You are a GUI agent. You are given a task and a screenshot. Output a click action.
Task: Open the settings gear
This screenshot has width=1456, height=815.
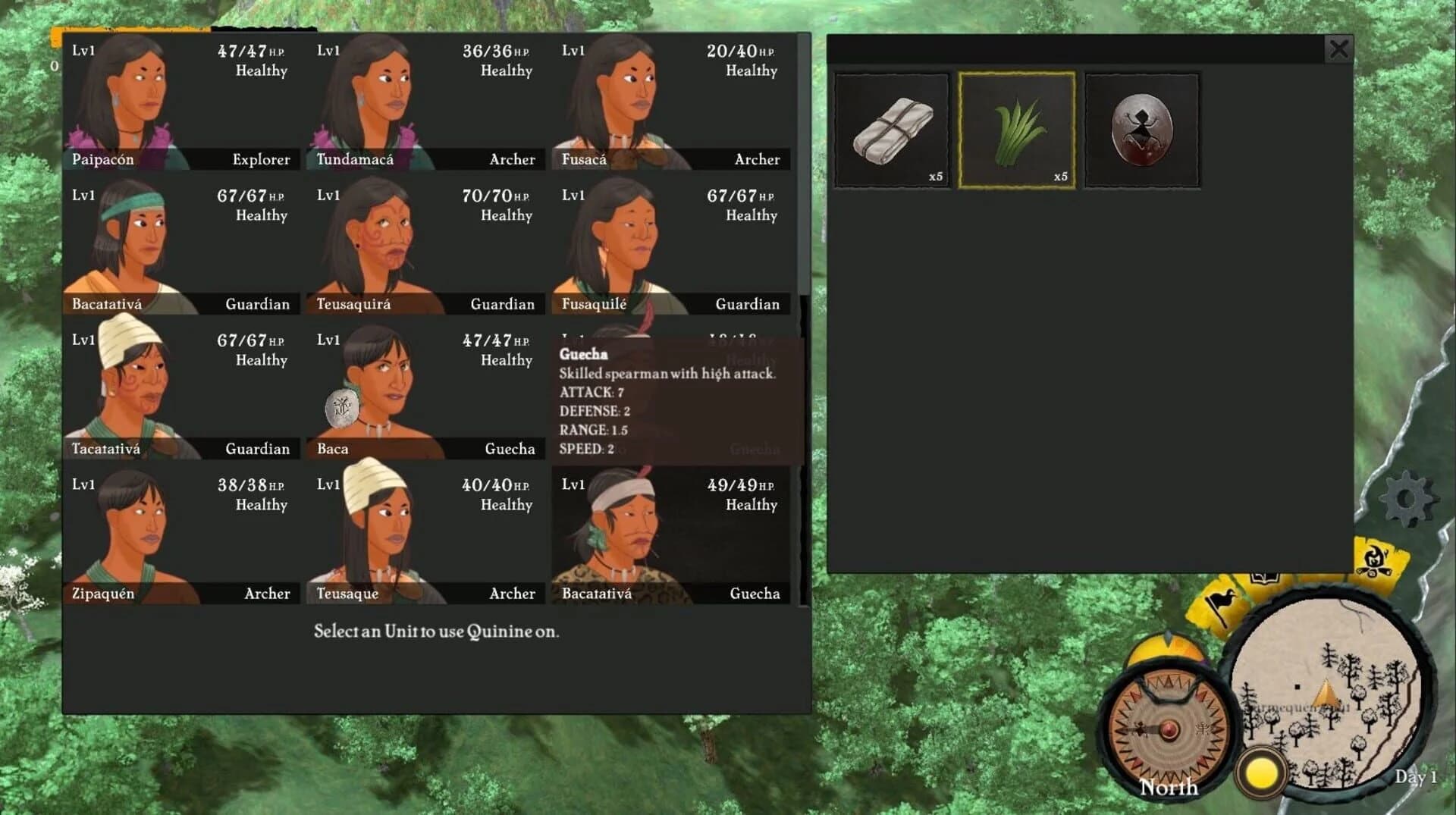(1407, 498)
